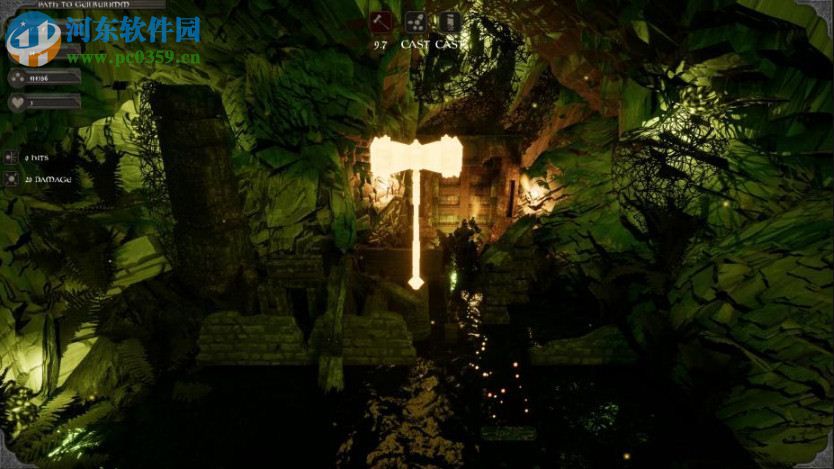The width and height of the screenshot is (834, 469).
Task: Select the hammer ability icon
Action: pos(380,23)
